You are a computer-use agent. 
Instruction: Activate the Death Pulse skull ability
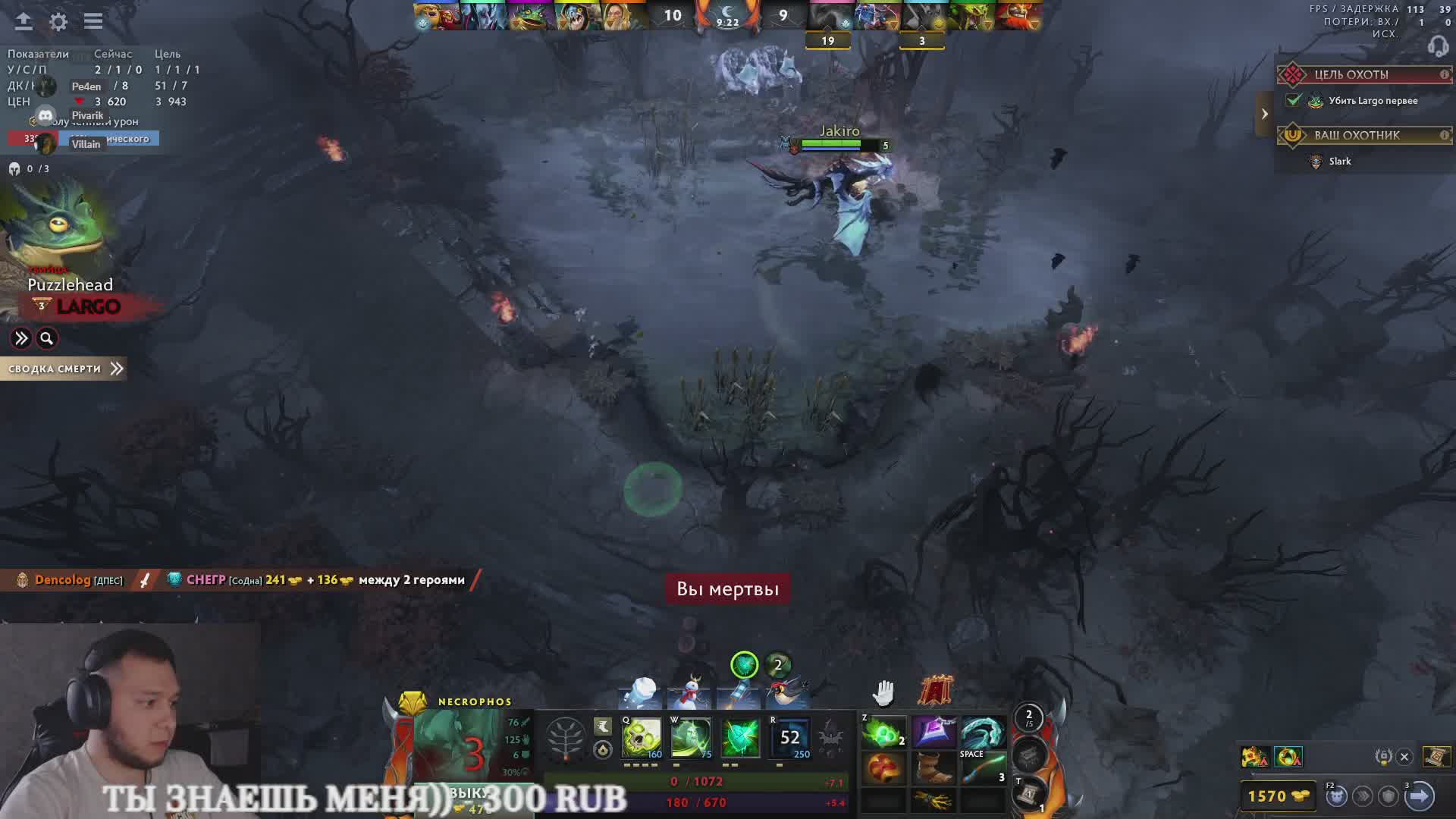tap(642, 737)
